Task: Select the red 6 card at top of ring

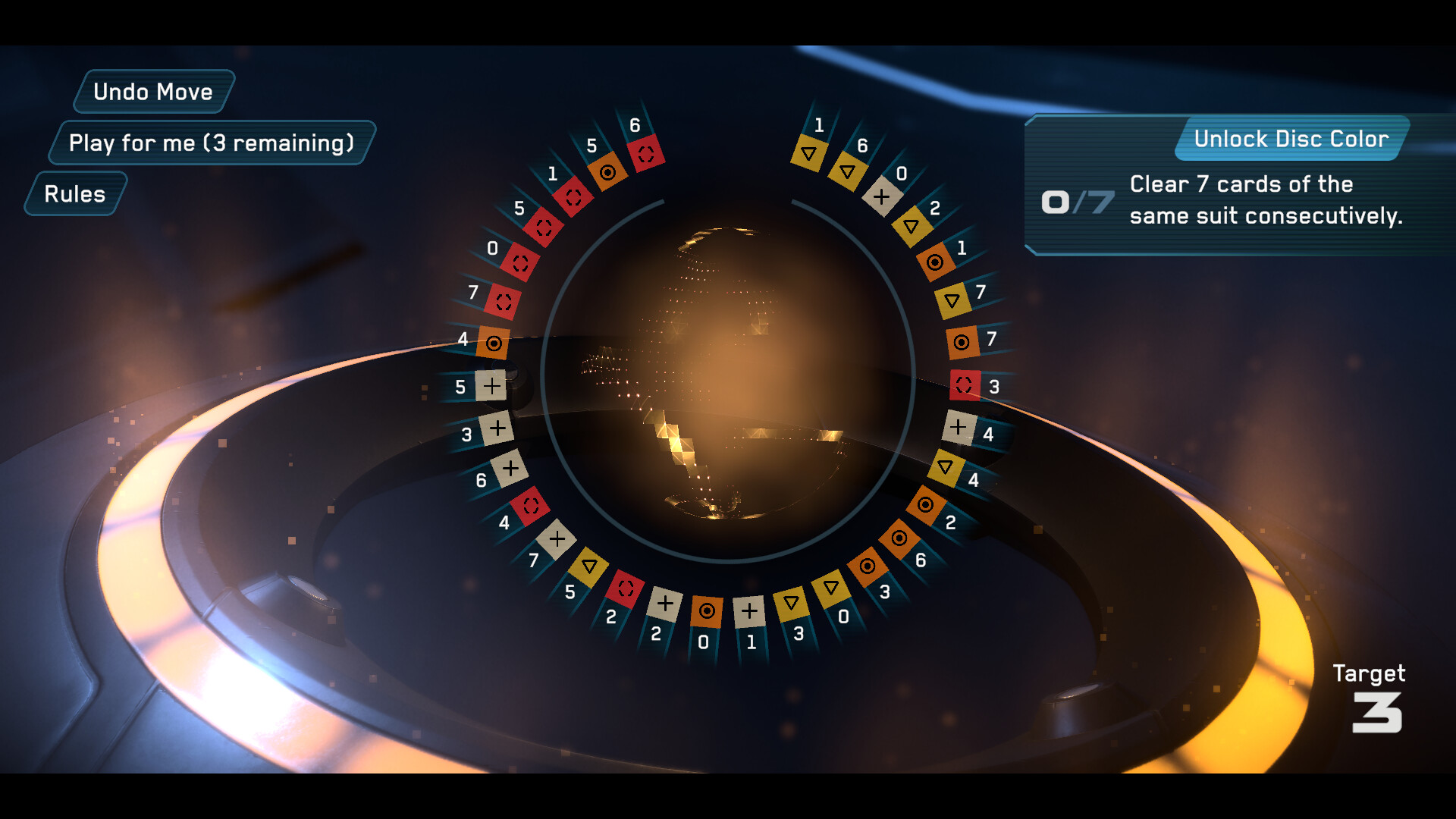Action: click(646, 153)
